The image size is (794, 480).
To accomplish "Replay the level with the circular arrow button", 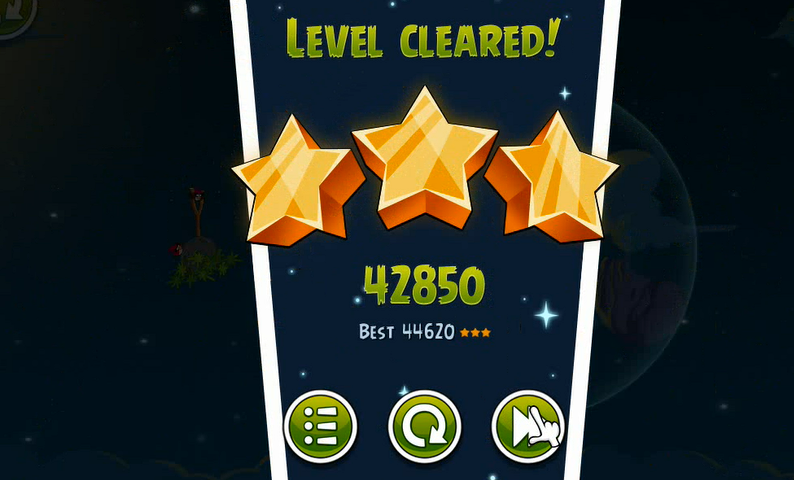I will [424, 427].
